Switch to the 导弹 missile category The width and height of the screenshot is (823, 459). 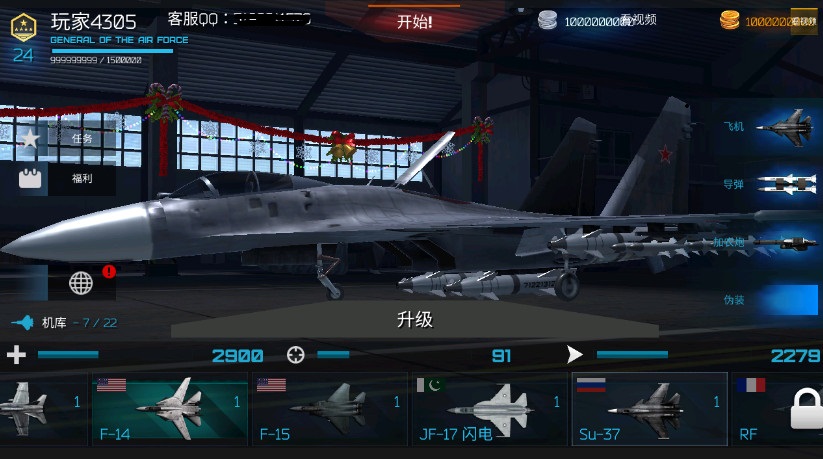tap(770, 184)
